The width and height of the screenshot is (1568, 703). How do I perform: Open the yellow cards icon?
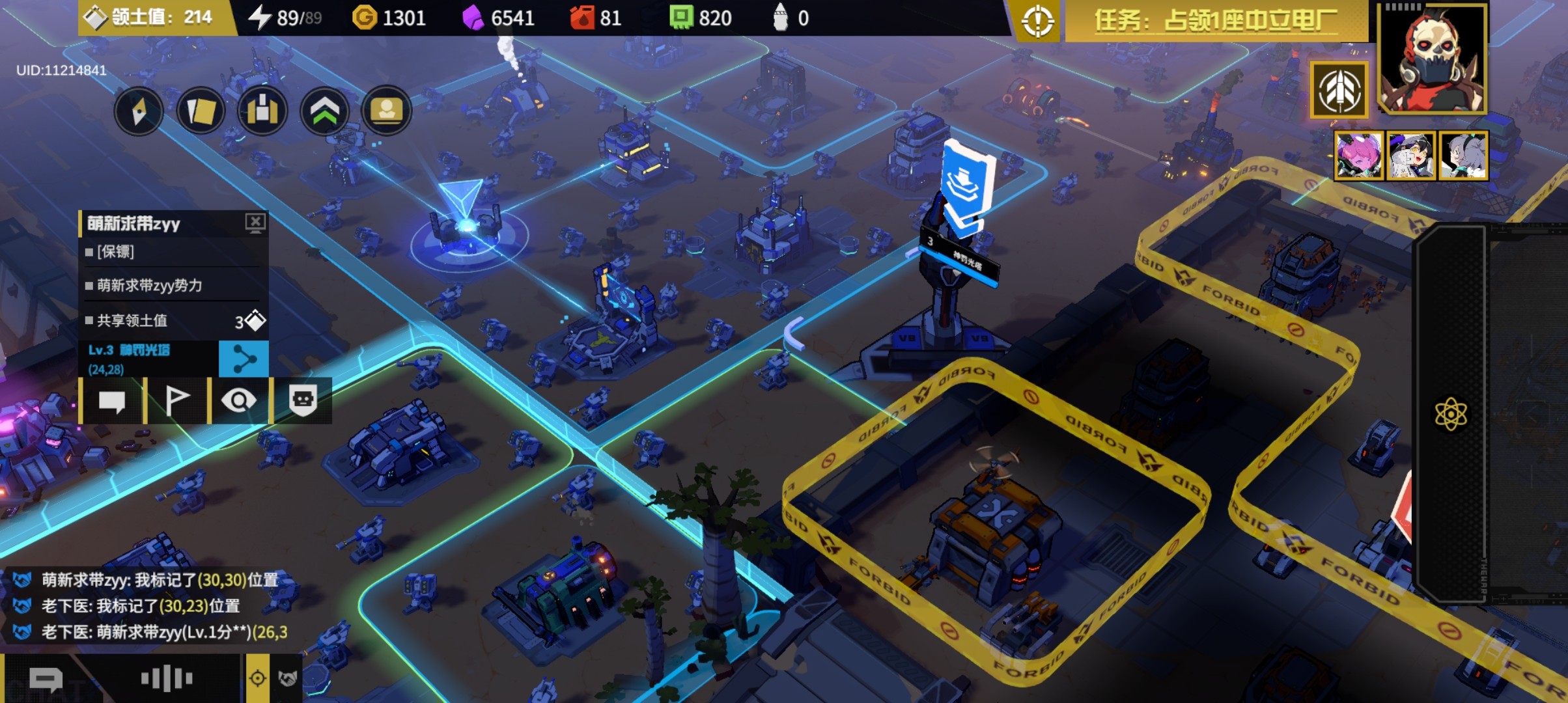pos(201,111)
